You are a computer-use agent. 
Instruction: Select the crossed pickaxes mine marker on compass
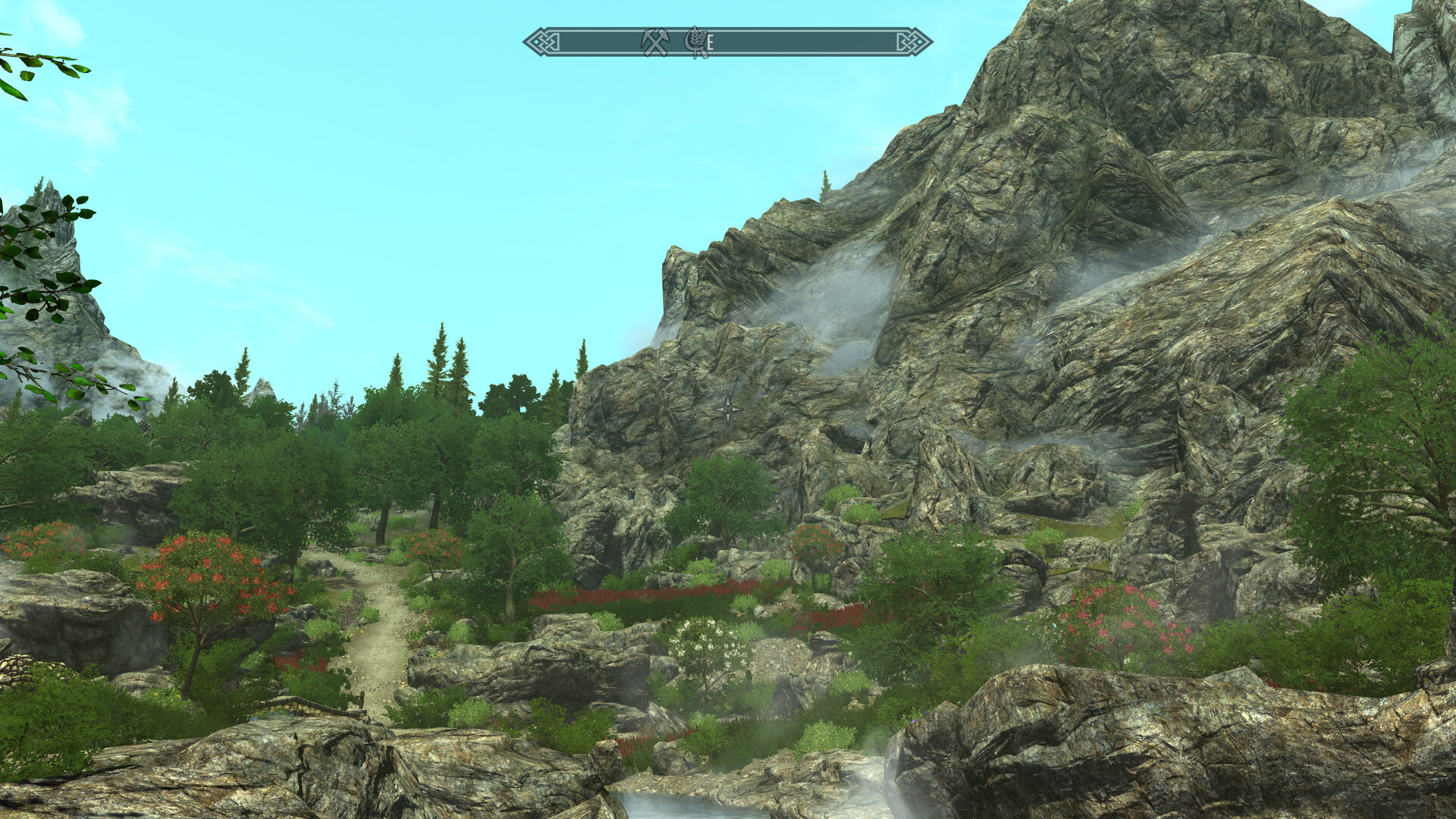tap(654, 42)
